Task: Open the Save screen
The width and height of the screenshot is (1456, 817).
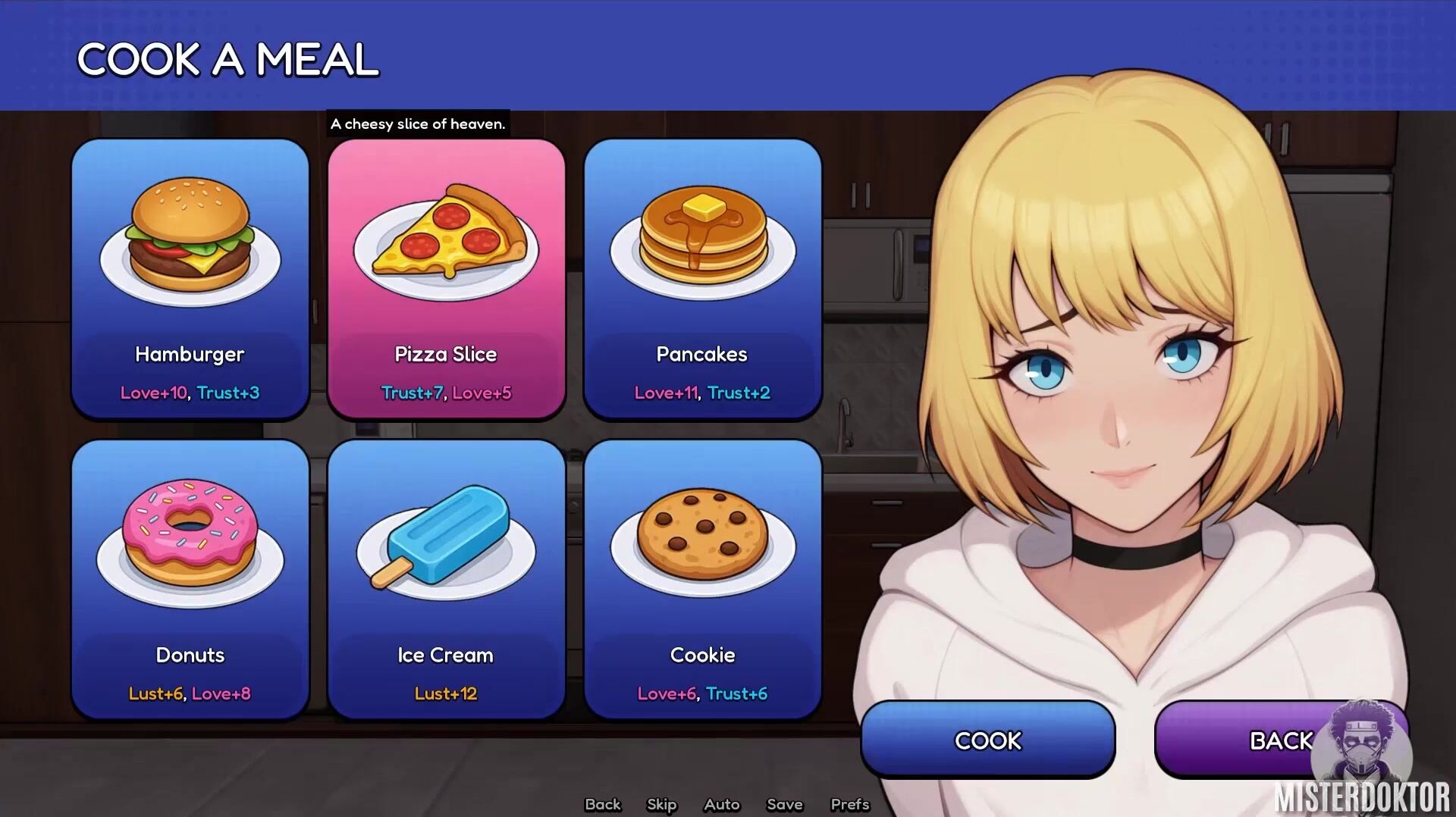Action: click(784, 804)
